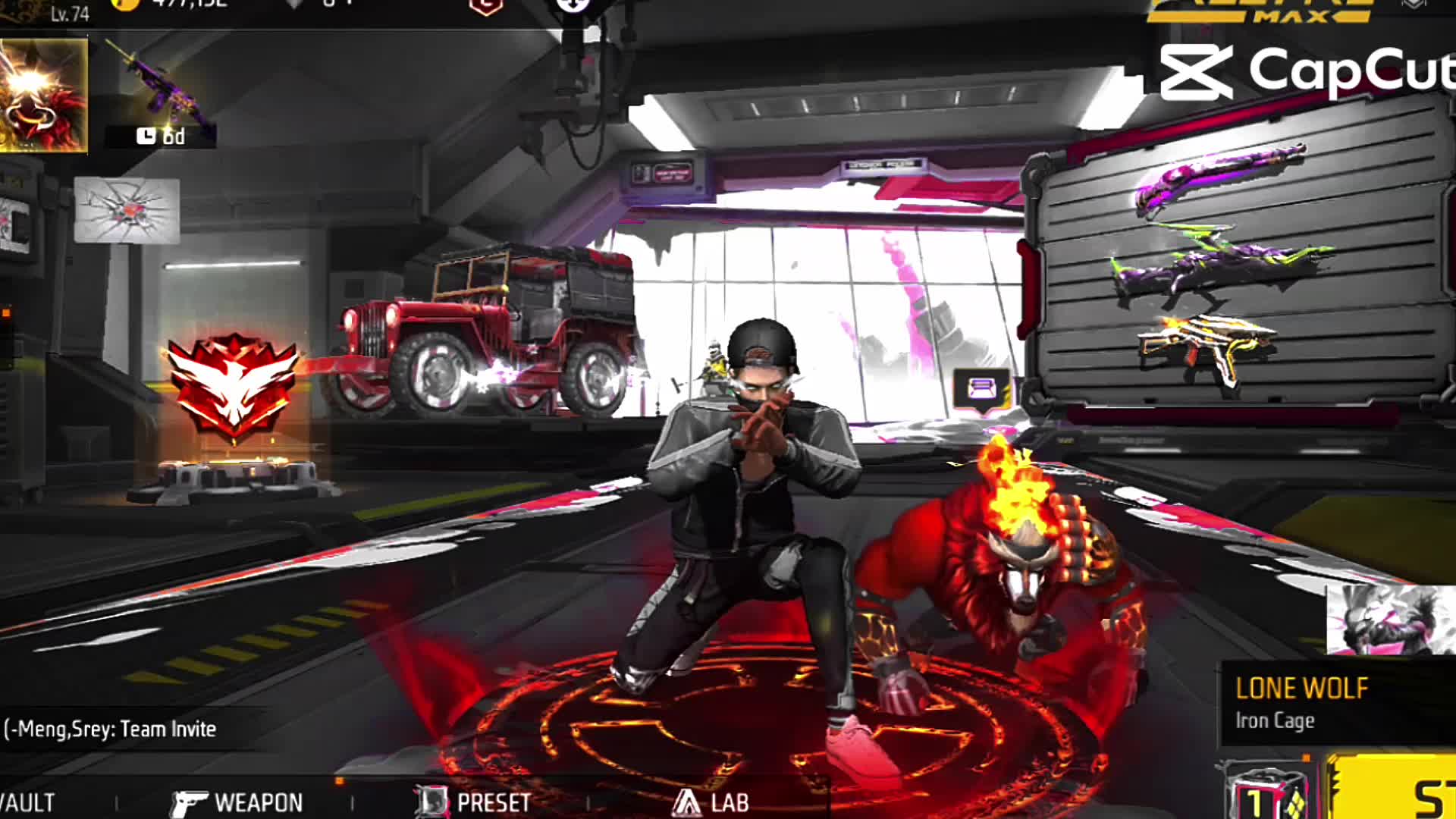Open the WEAPON menu
The width and height of the screenshot is (1456, 819).
[237, 802]
